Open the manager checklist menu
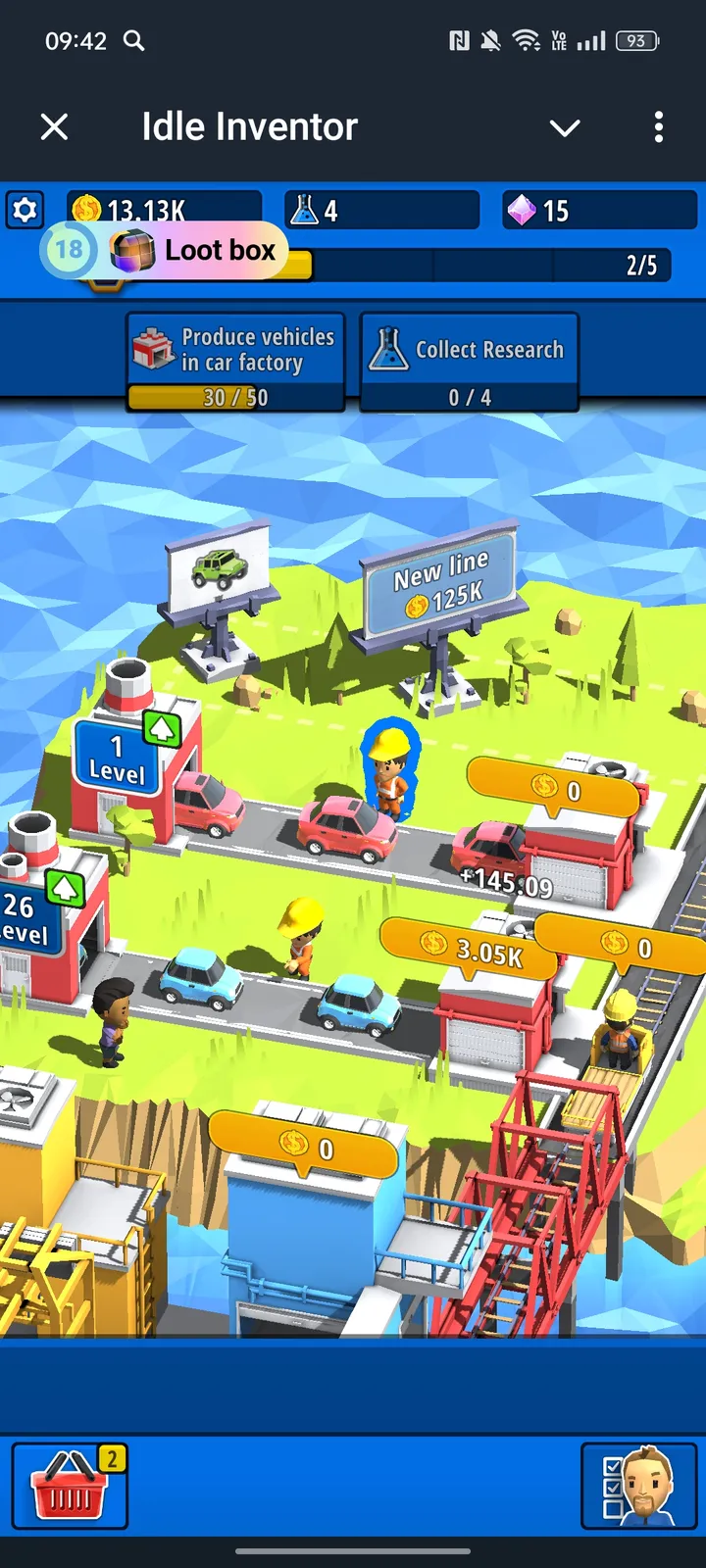706x1568 pixels. click(x=641, y=1486)
